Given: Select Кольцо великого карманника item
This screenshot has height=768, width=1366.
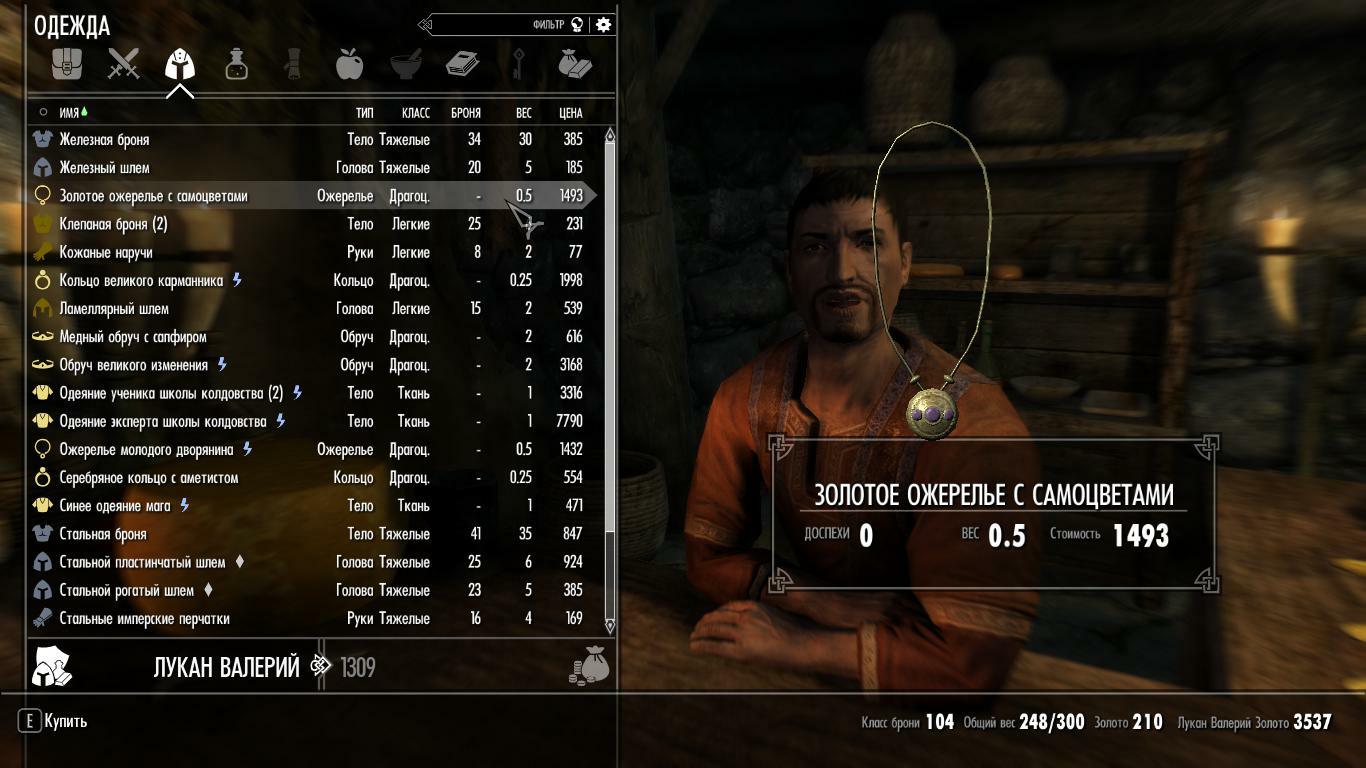Looking at the screenshot, I should coord(141,281).
